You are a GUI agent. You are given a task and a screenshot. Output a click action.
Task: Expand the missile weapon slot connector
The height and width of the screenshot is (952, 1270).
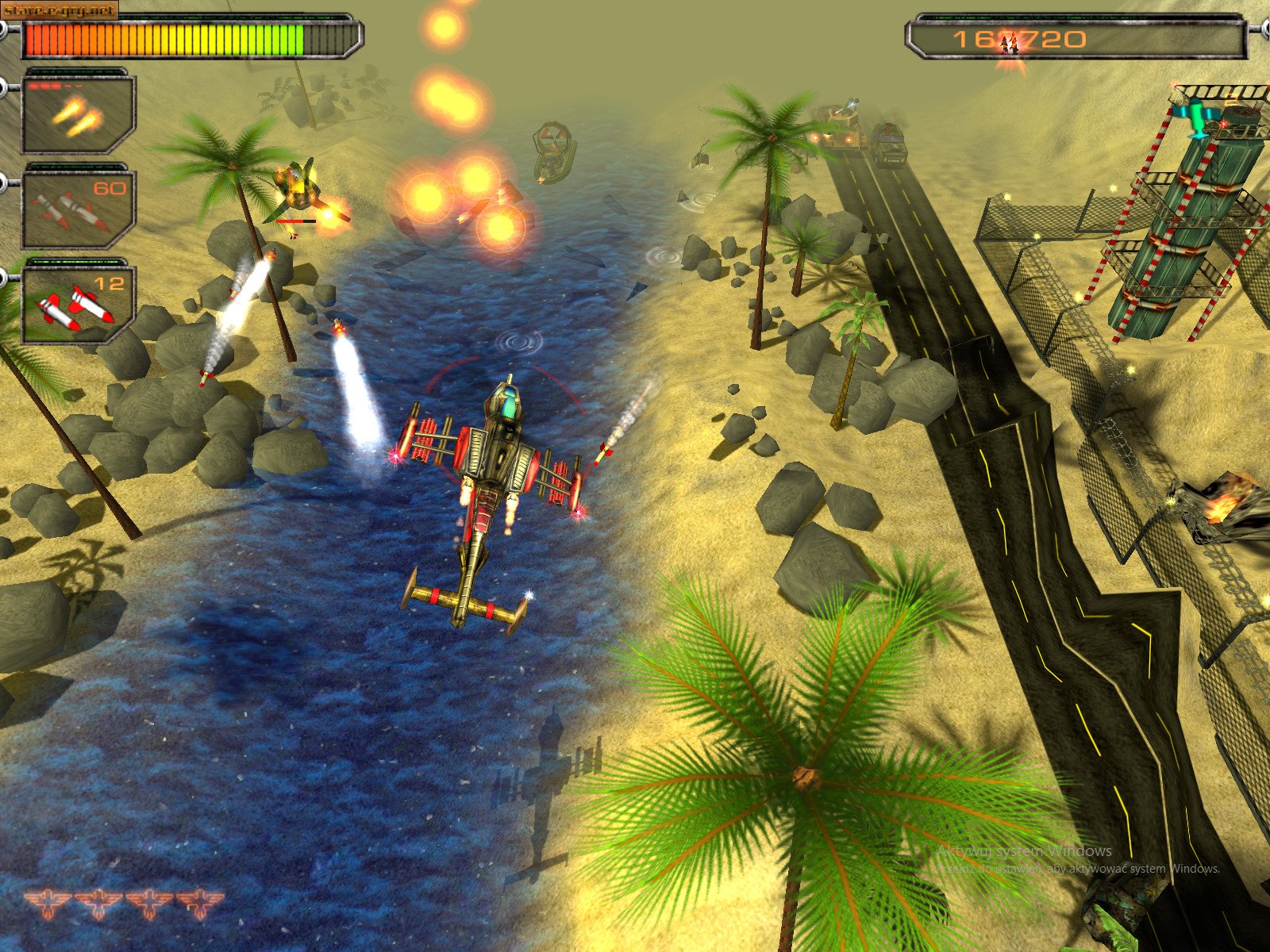[x=8, y=182]
